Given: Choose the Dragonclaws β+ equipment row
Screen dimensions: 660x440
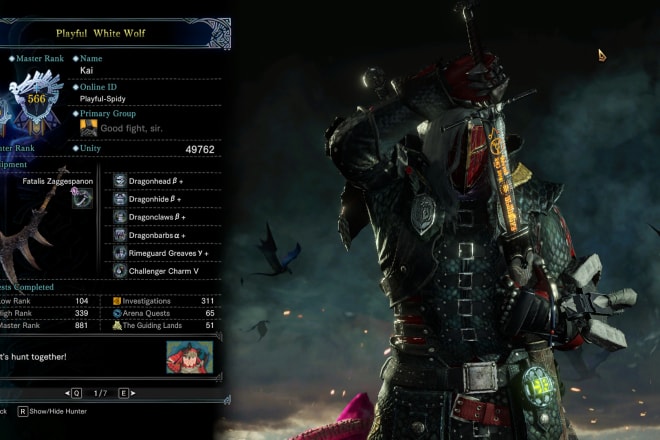Looking at the screenshot, I should coord(160,217).
